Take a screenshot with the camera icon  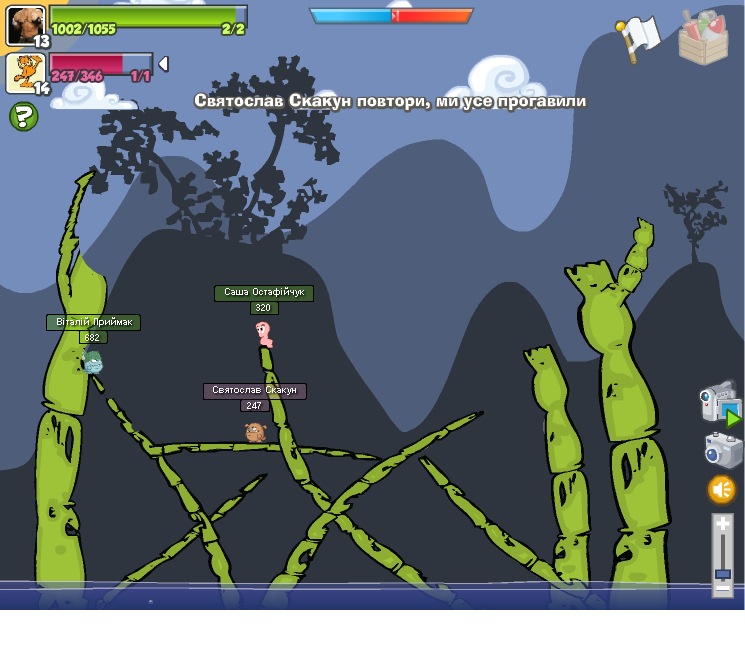pos(723,450)
